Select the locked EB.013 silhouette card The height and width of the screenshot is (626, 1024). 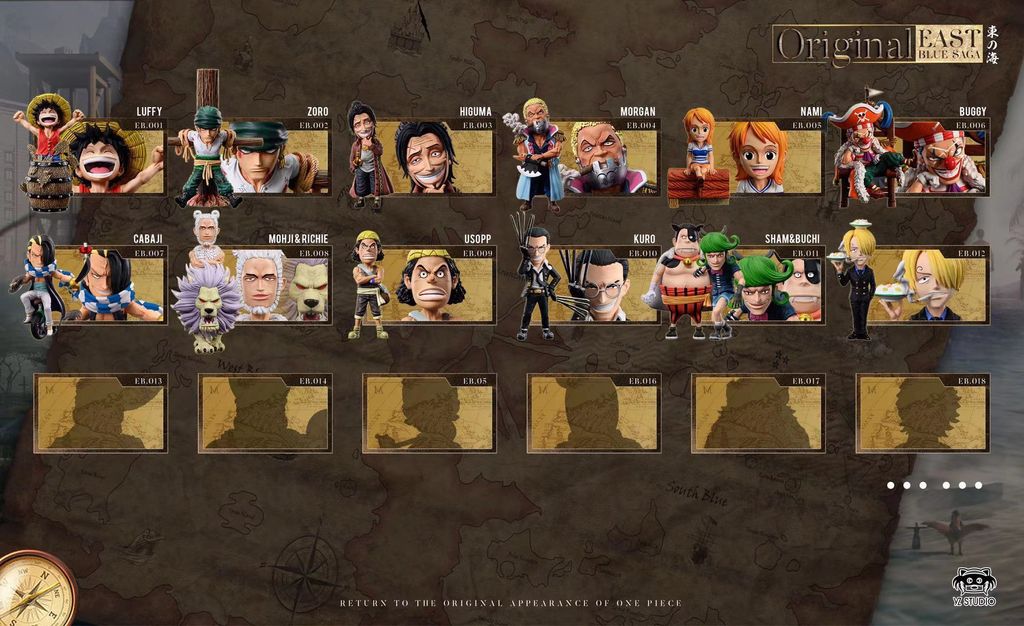point(101,413)
